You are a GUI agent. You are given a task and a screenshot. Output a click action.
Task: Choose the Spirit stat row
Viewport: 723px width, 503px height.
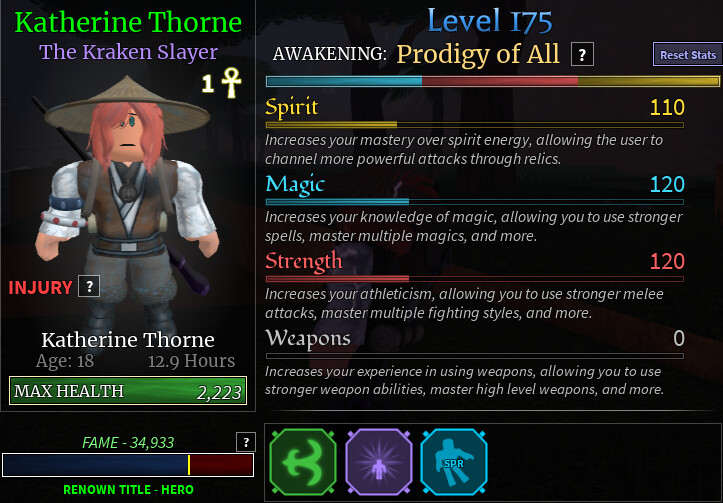(x=475, y=108)
